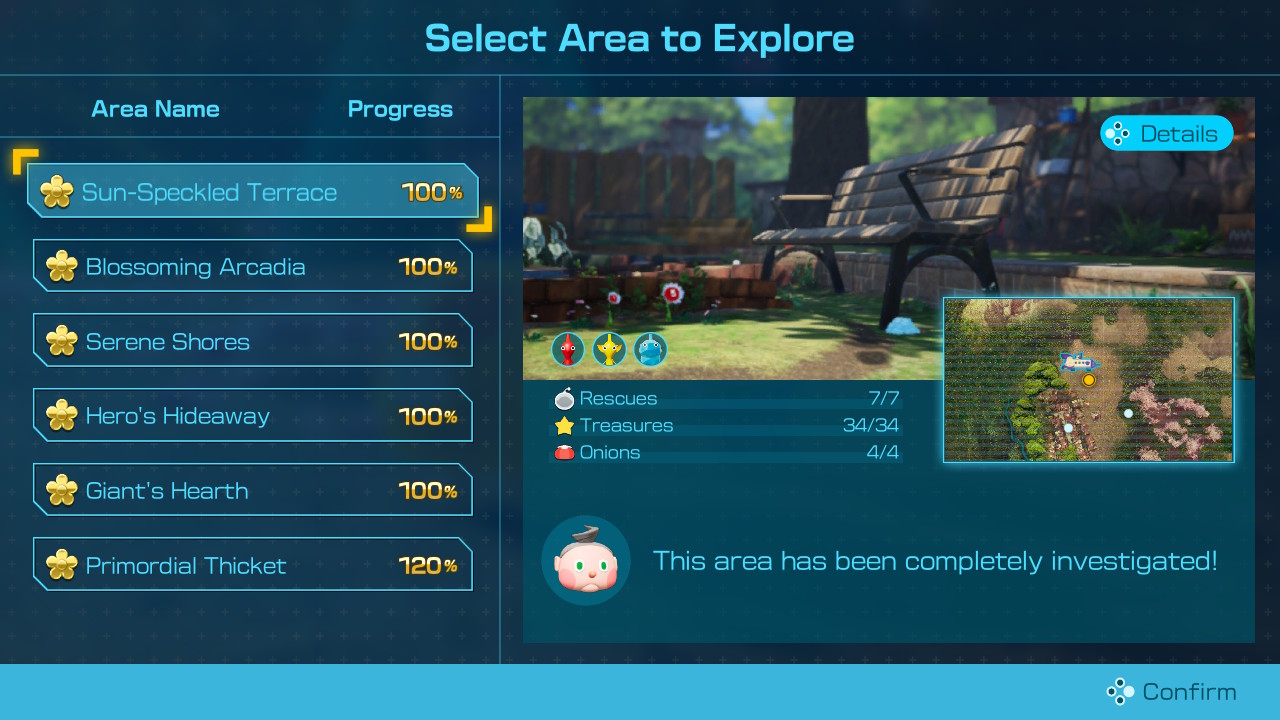Pick Hero's Hideaway to explore
This screenshot has width=1280, height=720.
tap(252, 416)
